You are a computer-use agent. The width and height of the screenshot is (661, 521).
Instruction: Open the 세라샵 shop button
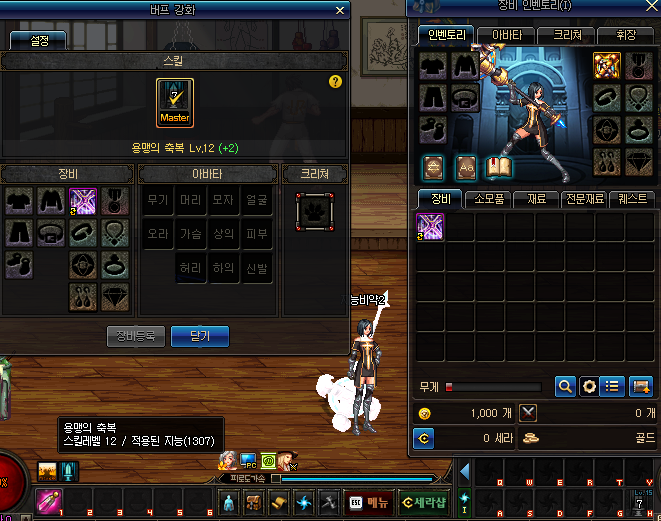click(x=424, y=502)
